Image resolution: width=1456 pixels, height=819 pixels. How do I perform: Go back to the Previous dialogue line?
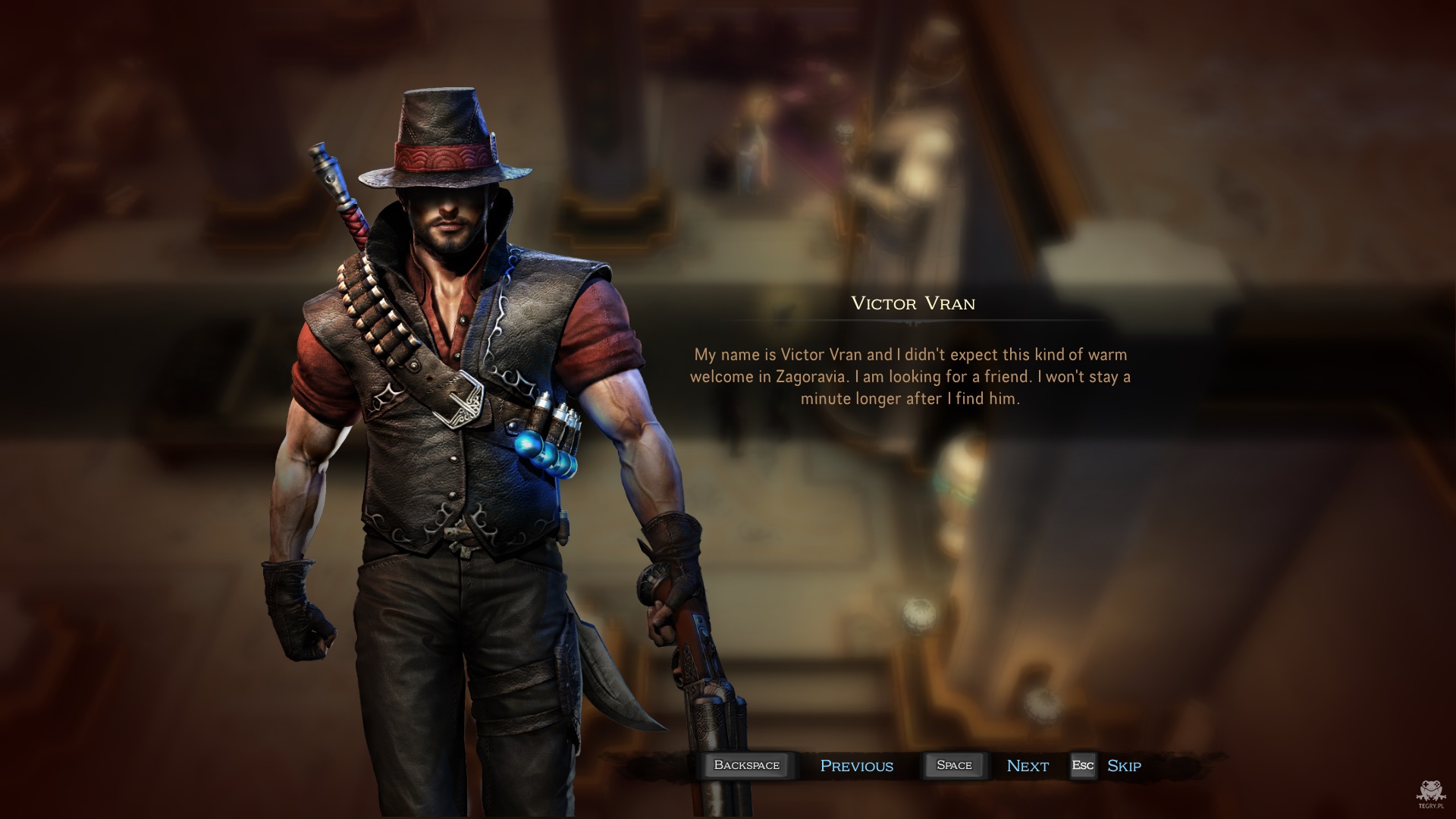(x=856, y=766)
